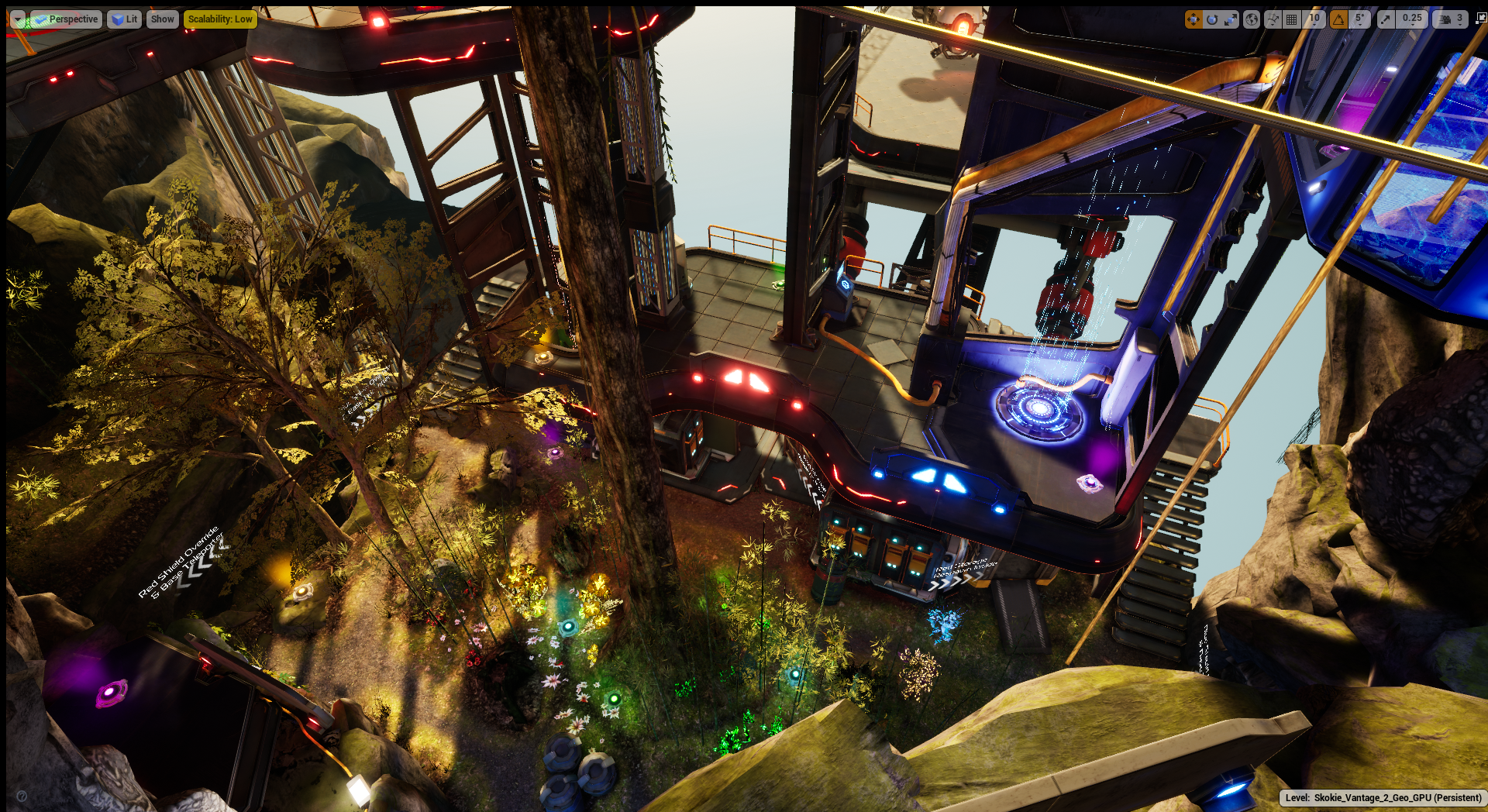
Task: Open the Perspective view mode menu
Action: (66, 19)
